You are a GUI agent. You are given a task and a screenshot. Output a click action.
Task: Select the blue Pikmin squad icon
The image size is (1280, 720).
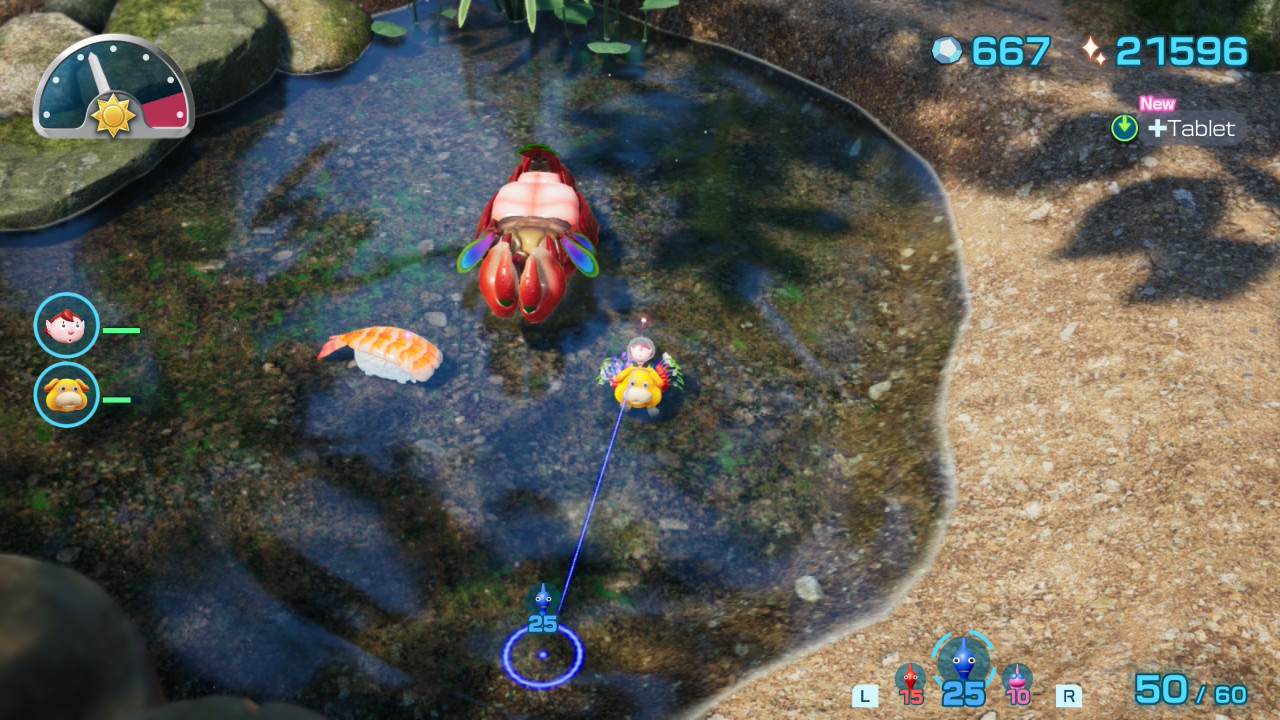point(963,662)
